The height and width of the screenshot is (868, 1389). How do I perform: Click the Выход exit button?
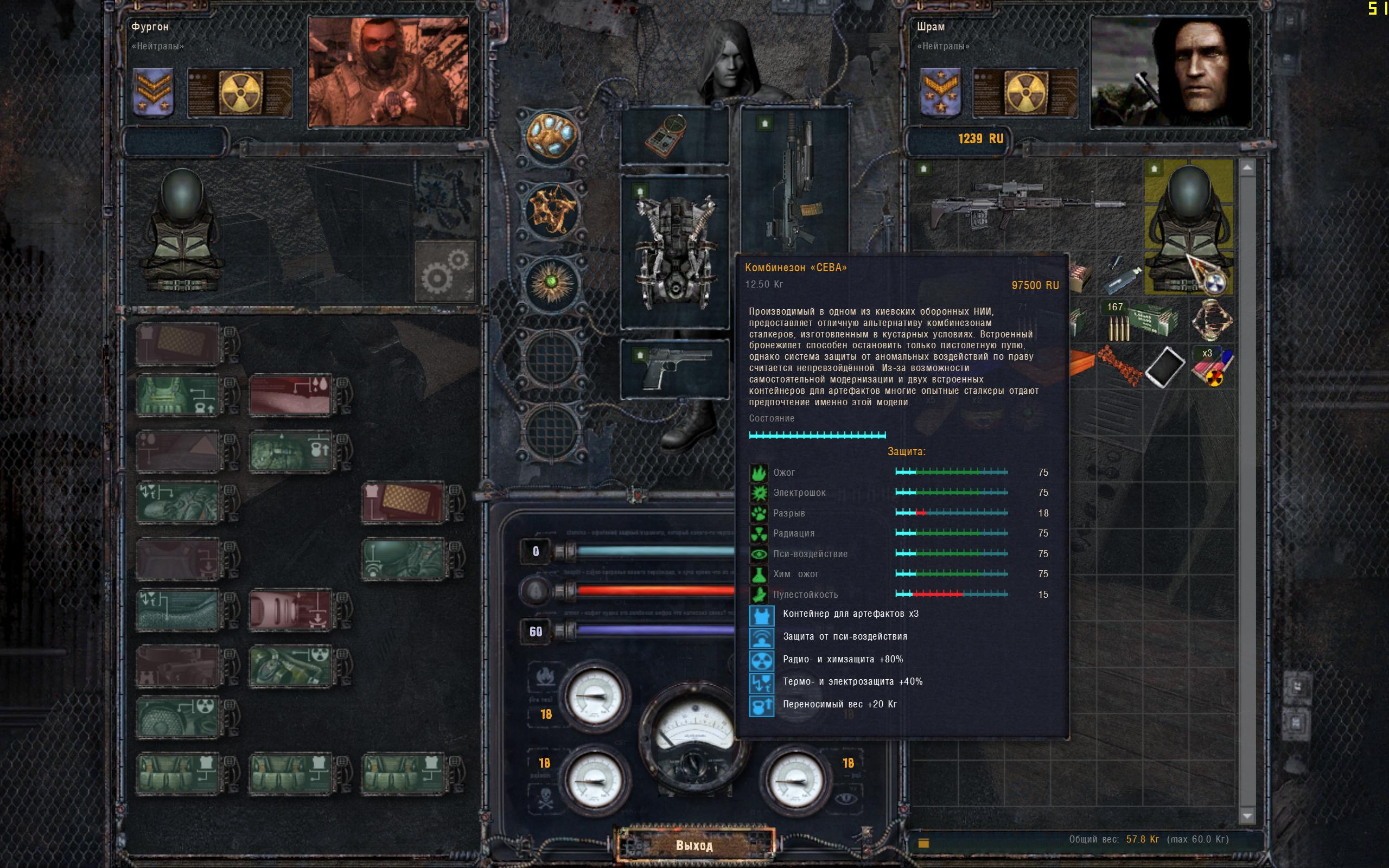pyautogui.click(x=694, y=845)
